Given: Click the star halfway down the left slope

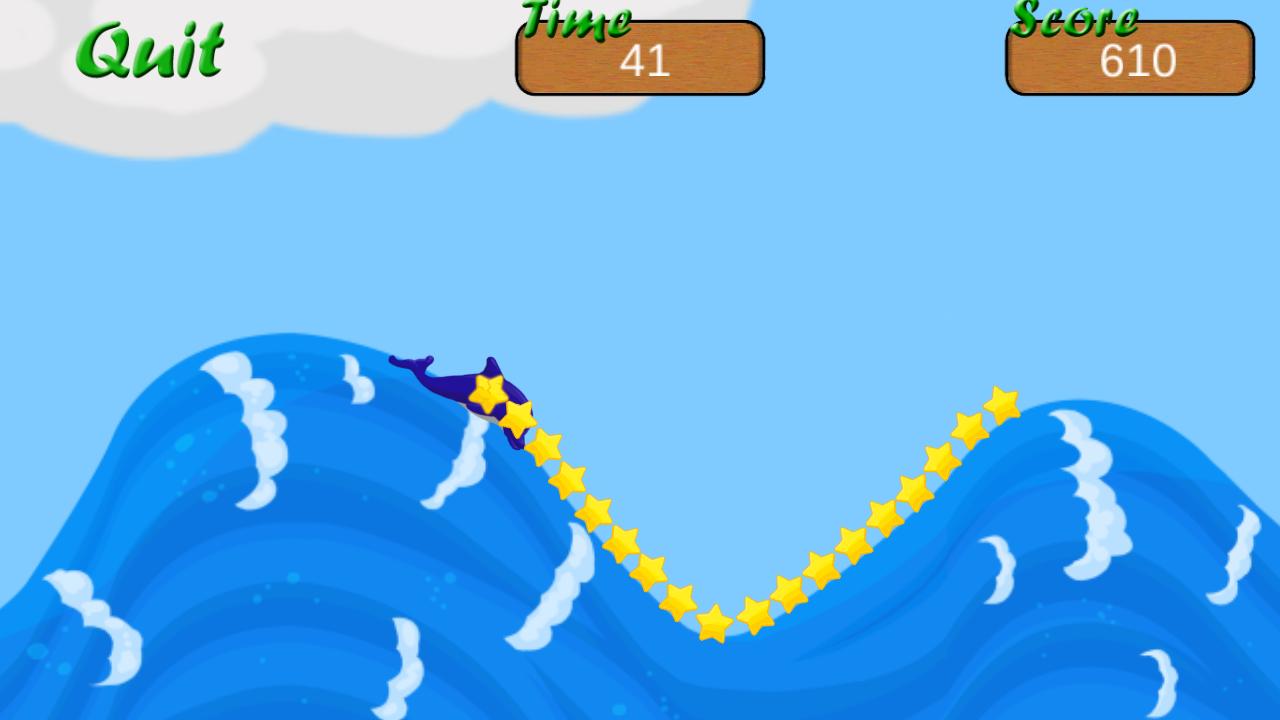Looking at the screenshot, I should (598, 510).
